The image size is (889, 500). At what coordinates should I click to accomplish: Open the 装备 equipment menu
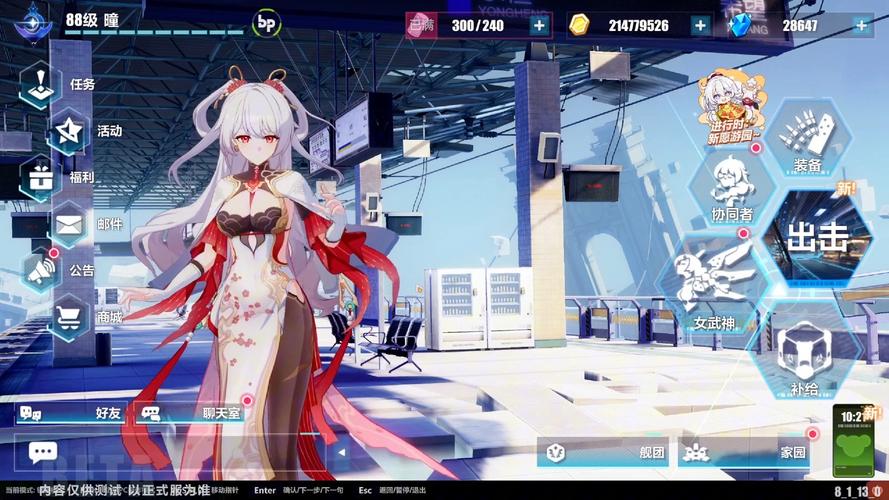click(808, 139)
